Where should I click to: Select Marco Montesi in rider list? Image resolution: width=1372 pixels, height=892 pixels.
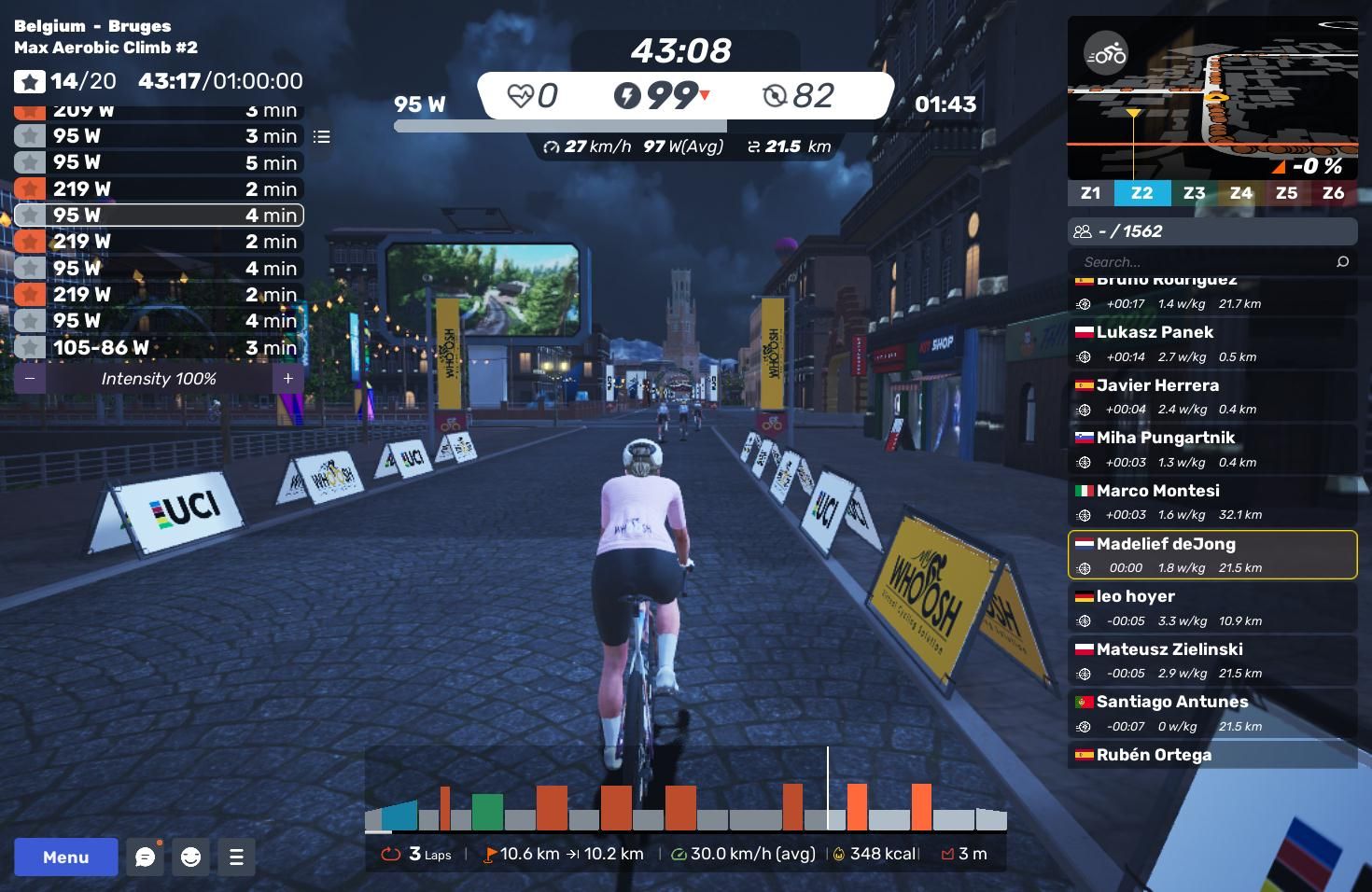1211,502
